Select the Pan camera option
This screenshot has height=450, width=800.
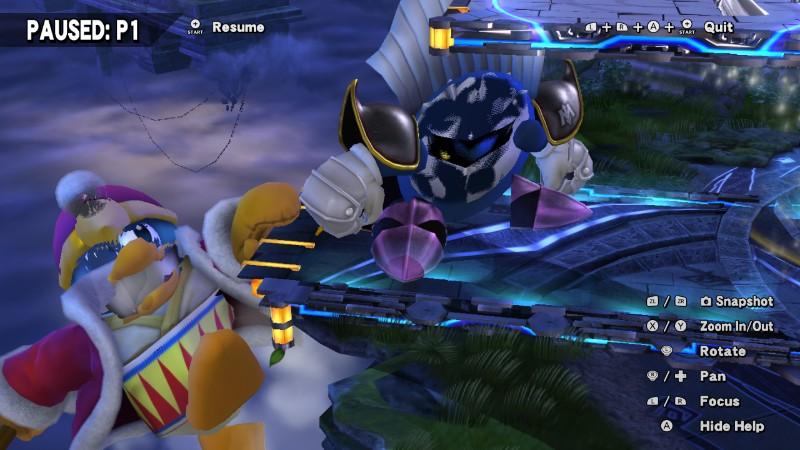pyautogui.click(x=712, y=376)
